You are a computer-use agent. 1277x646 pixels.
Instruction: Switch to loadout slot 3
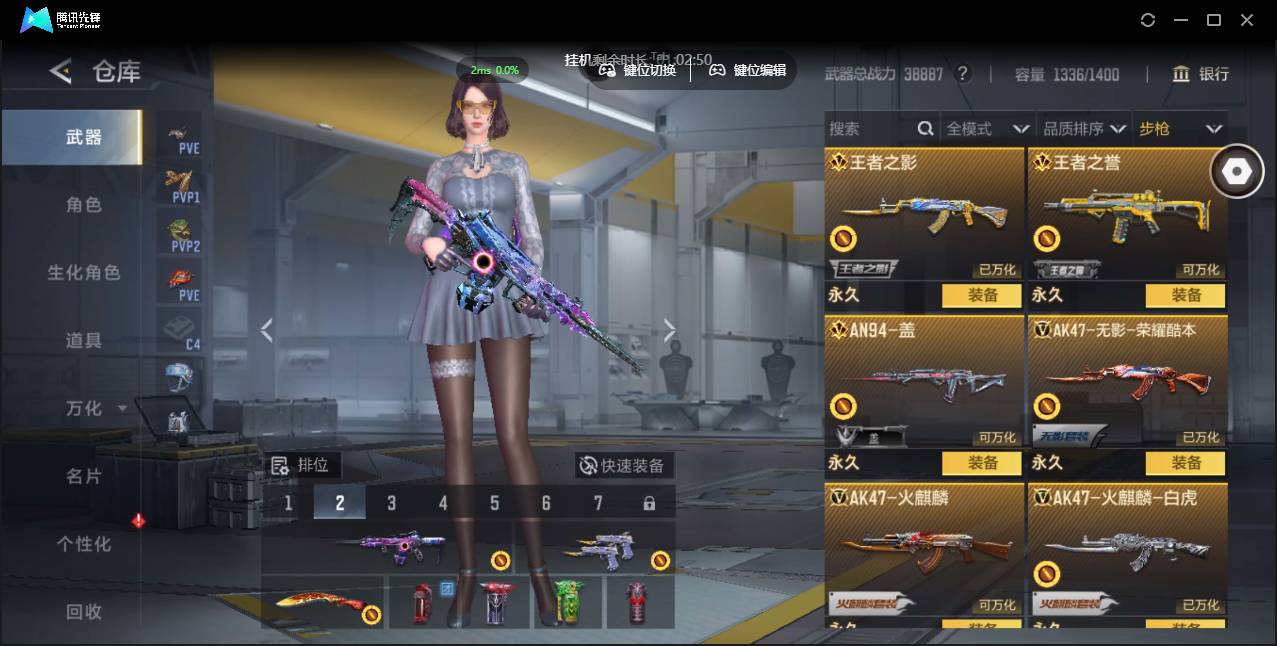[391, 503]
